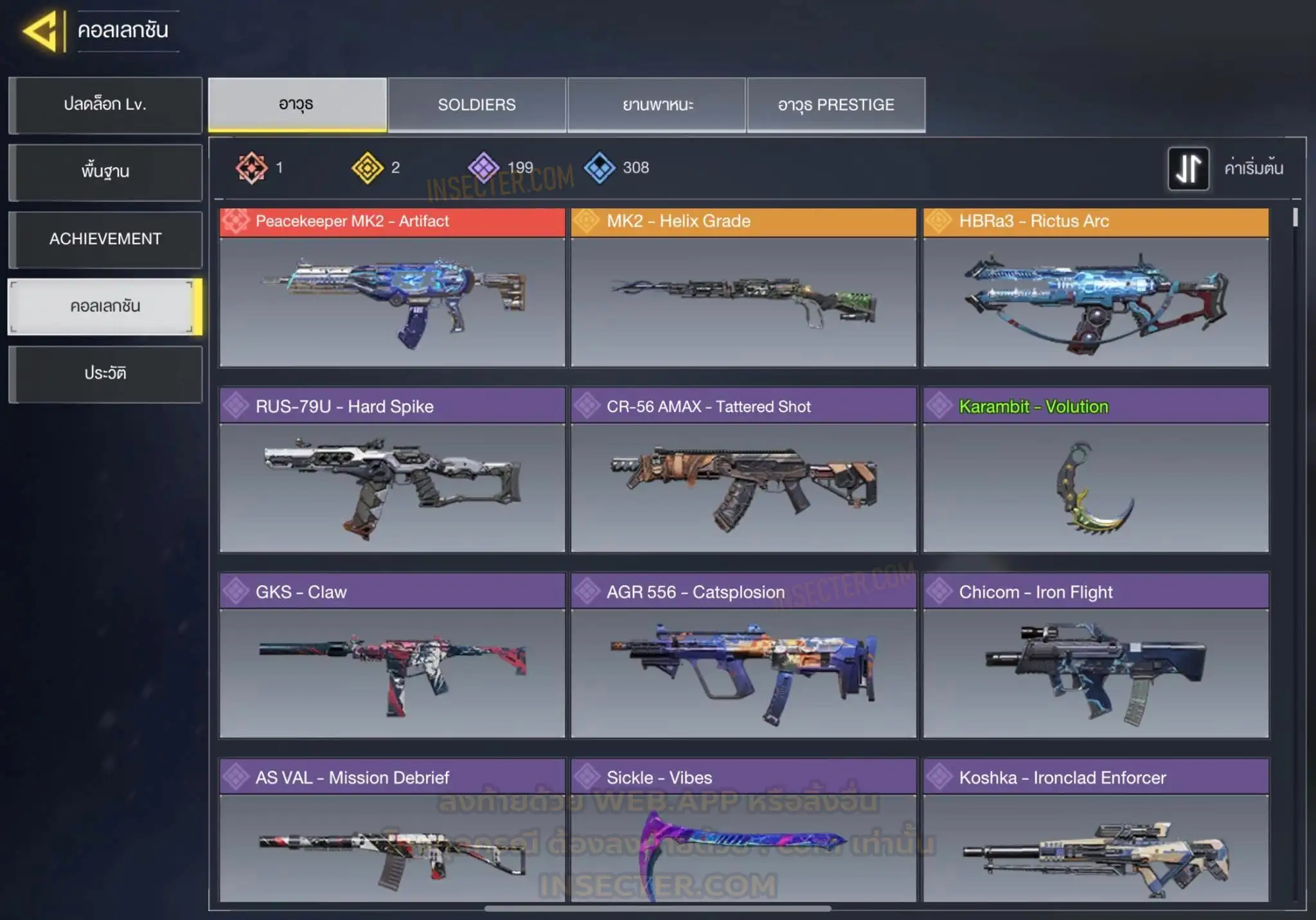Viewport: 1316px width, 920px height.
Task: Pick the AGR 556 - Catsplosion card
Action: pos(743,656)
